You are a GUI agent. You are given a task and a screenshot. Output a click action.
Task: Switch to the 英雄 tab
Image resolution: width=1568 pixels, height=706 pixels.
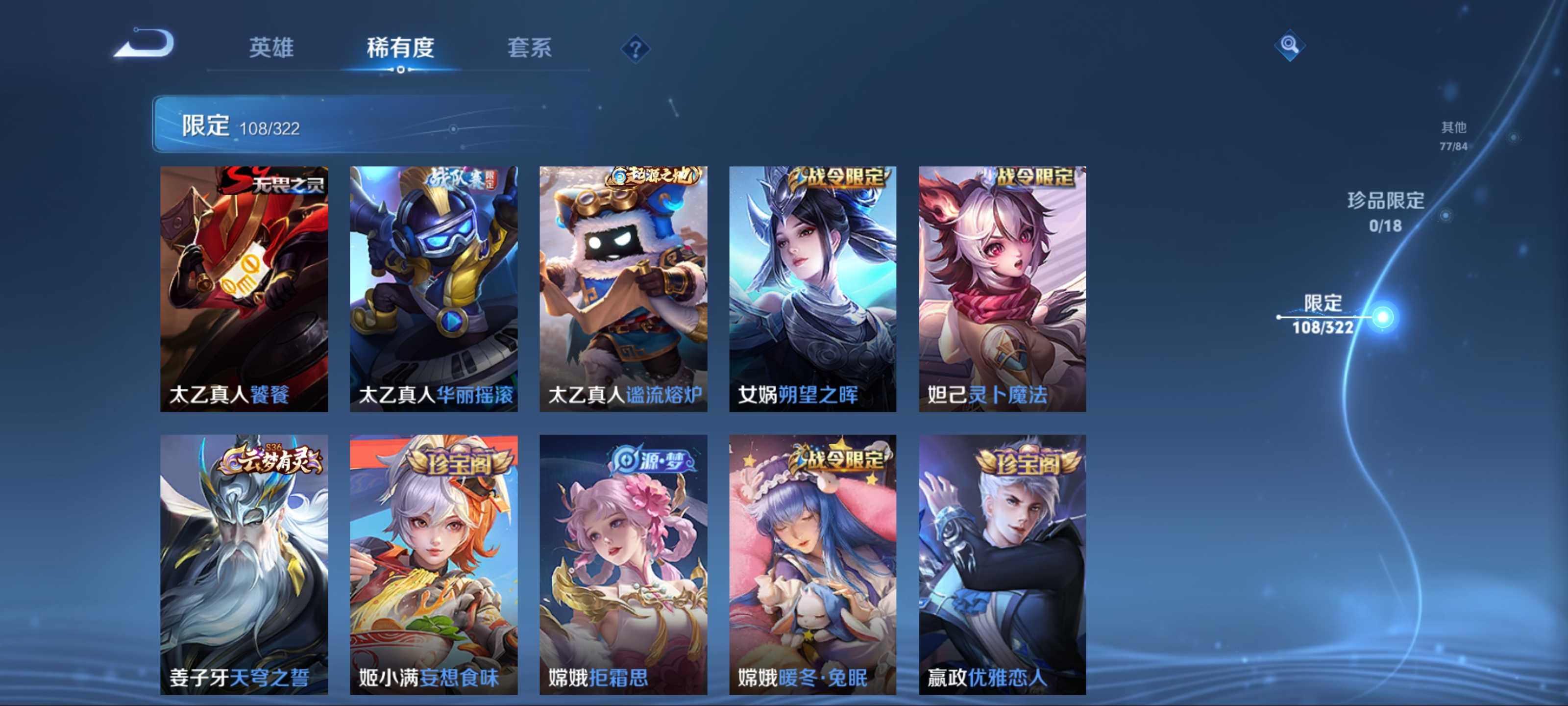coord(271,48)
